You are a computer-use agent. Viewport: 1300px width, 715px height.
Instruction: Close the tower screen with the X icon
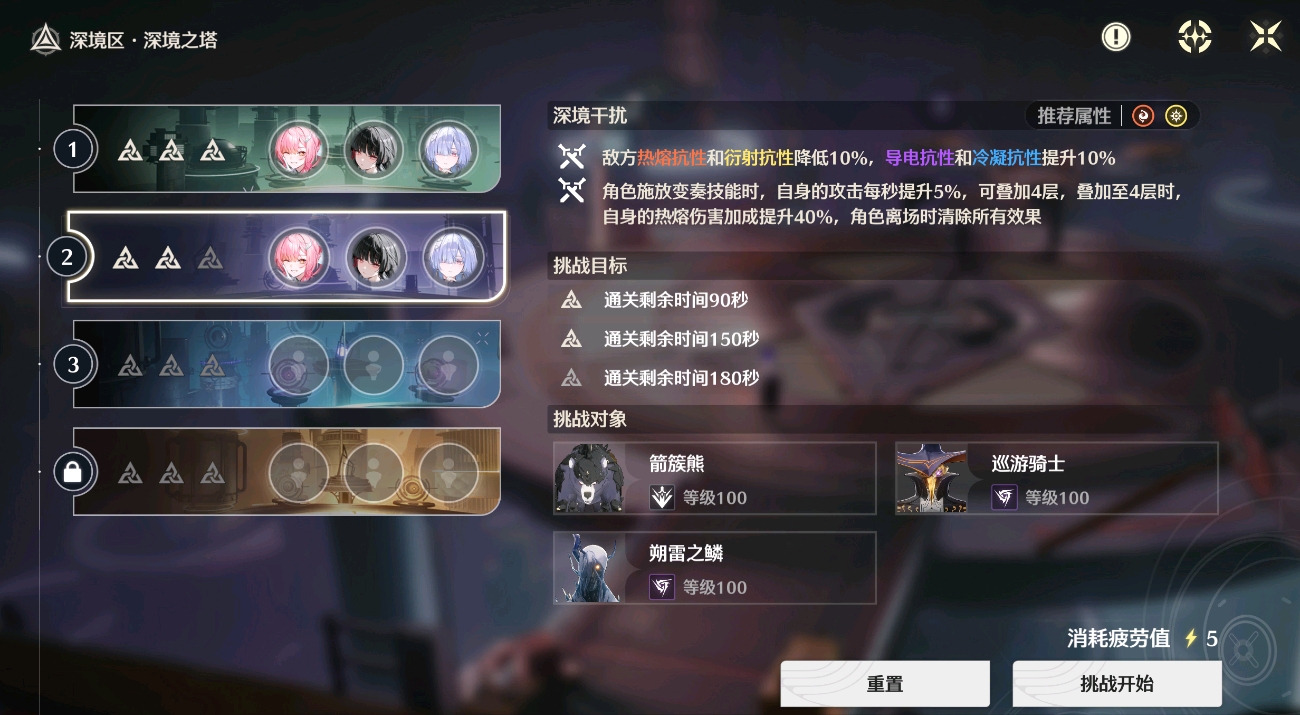1265,37
